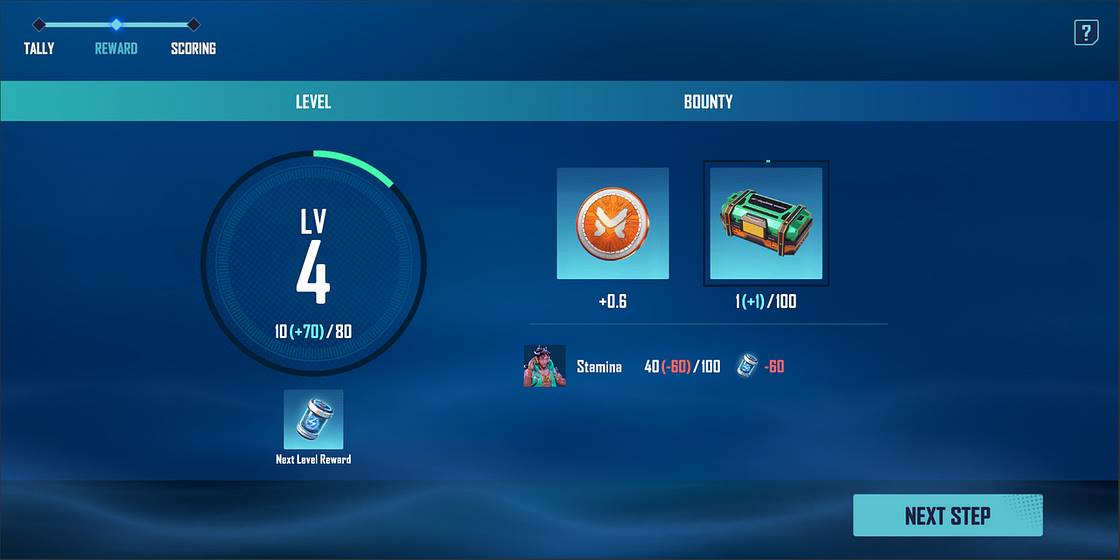Select the orange coin bounty reward
This screenshot has height=560, width=1120.
pos(612,223)
